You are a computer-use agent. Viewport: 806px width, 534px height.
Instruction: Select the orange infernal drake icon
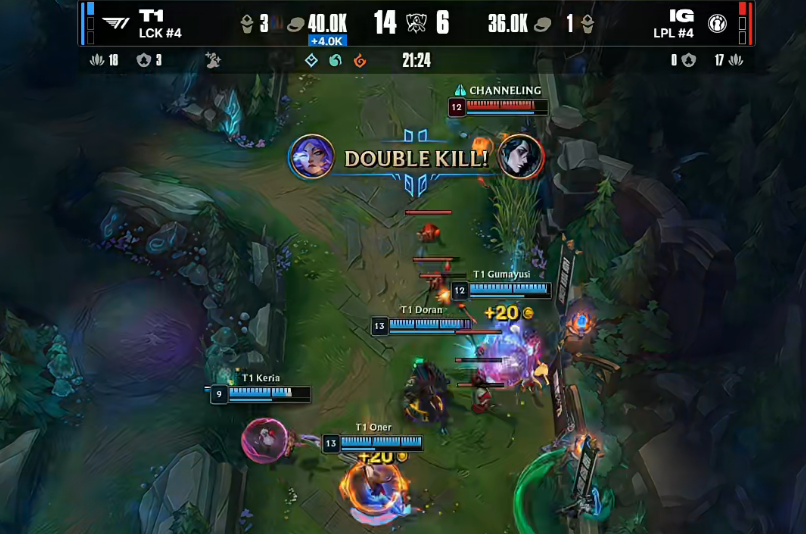360,61
